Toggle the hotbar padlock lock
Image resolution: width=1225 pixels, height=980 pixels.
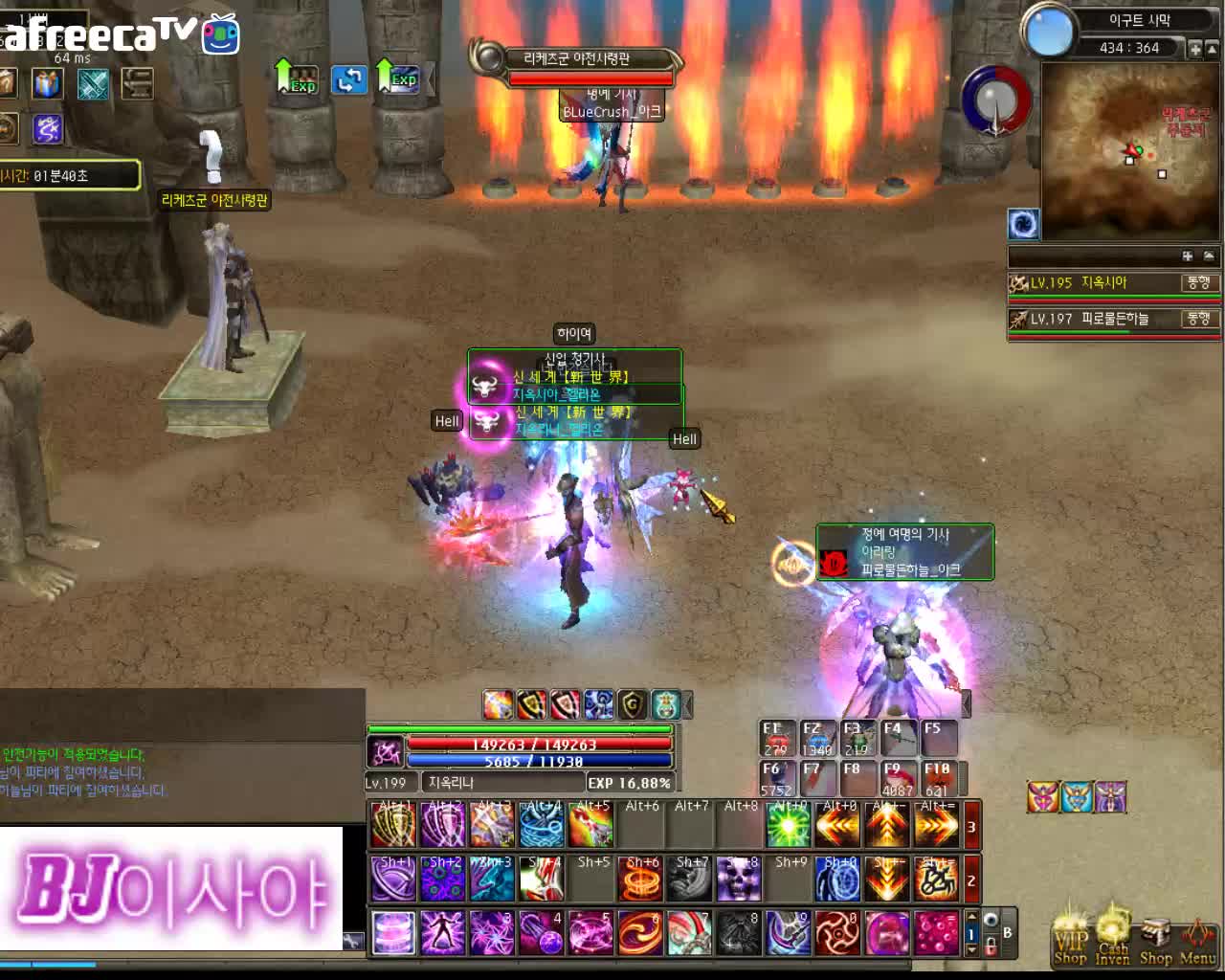tap(991, 946)
